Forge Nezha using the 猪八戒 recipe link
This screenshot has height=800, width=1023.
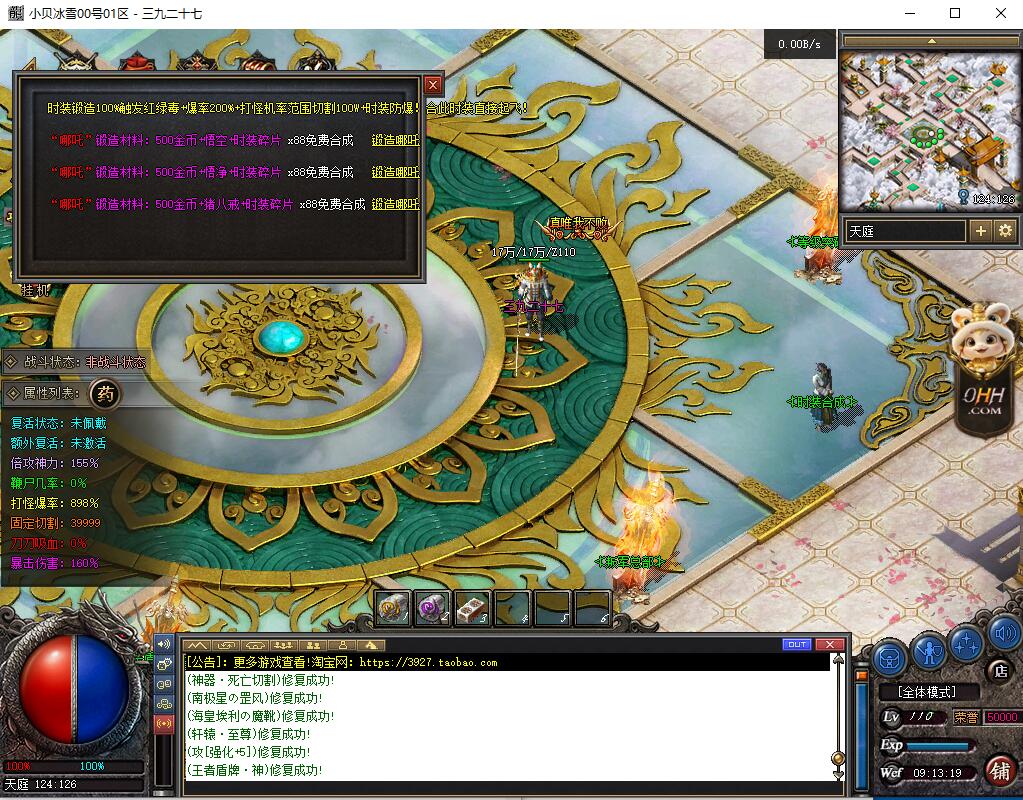coord(395,204)
